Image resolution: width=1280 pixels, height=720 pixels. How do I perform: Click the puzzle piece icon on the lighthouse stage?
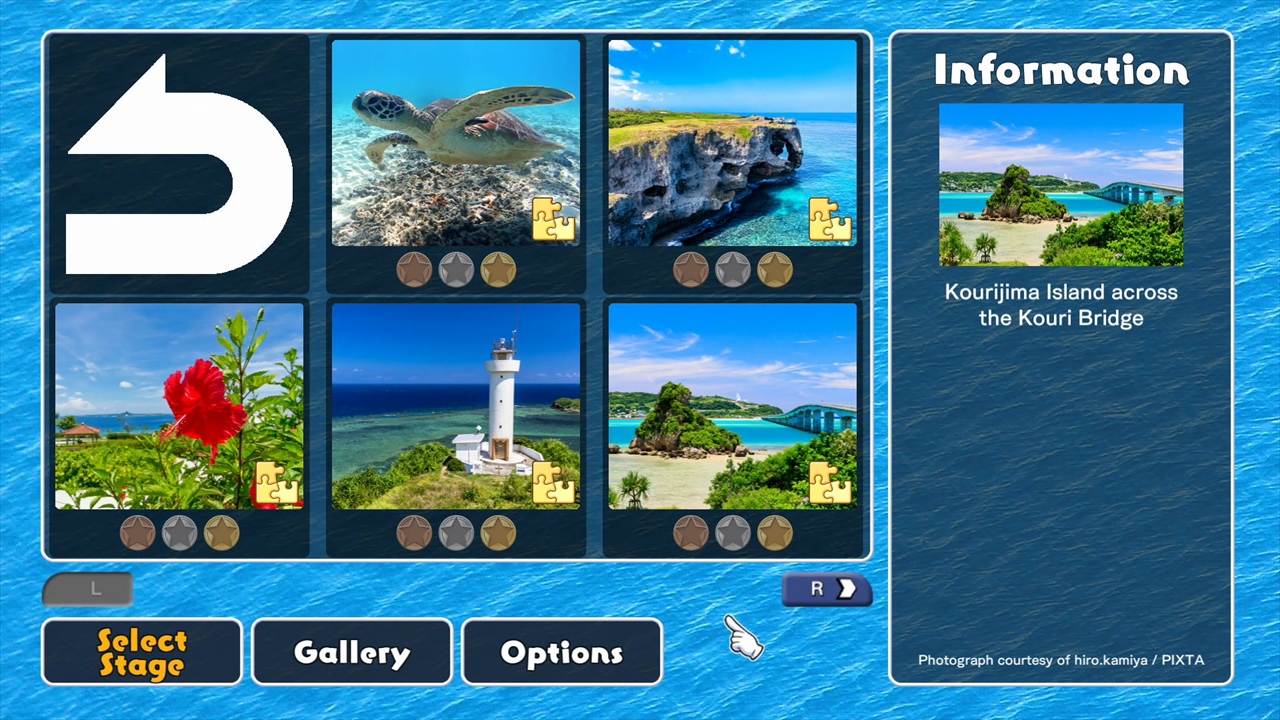pyautogui.click(x=553, y=484)
